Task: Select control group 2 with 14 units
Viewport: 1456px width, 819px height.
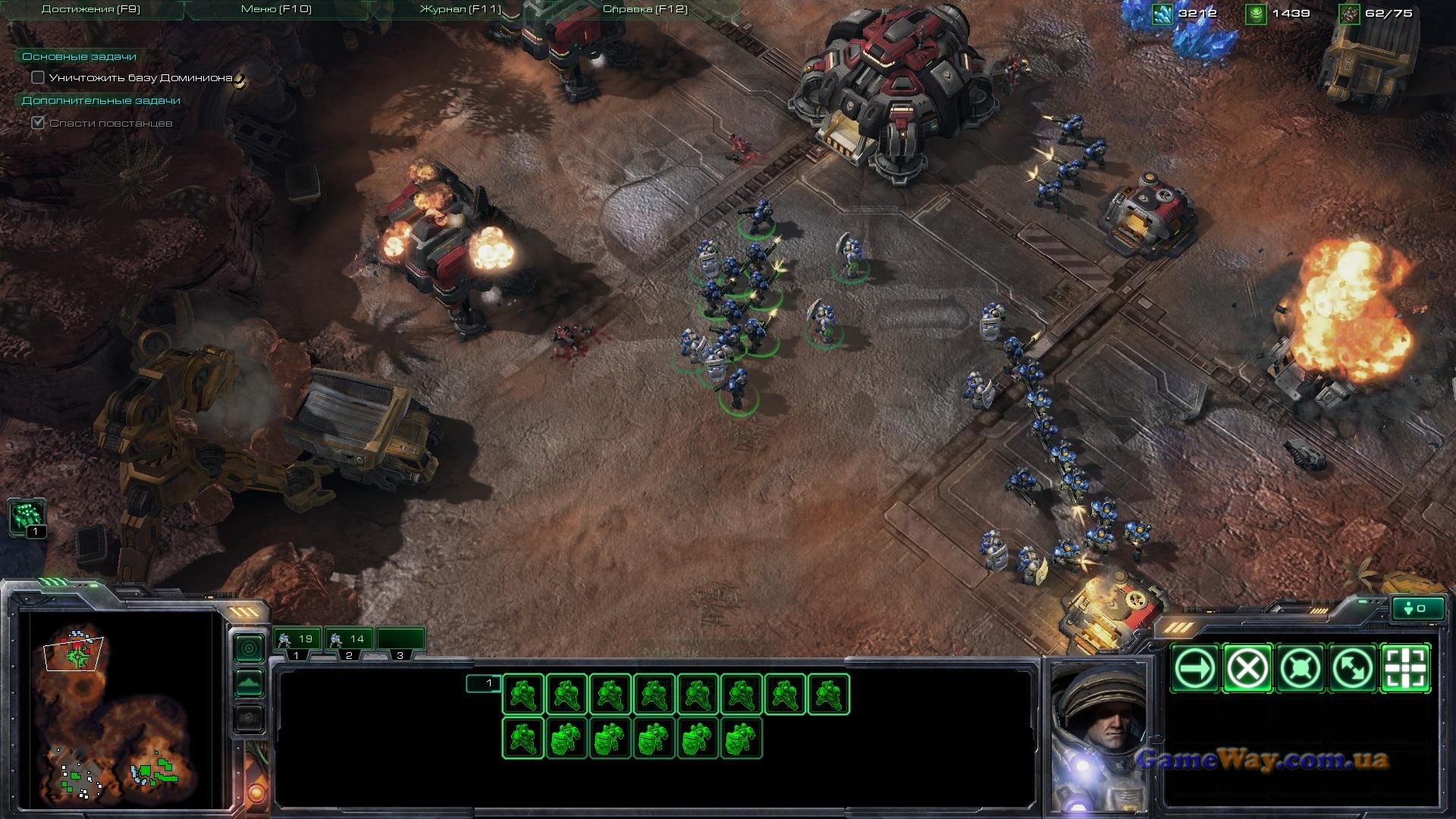Action: pyautogui.click(x=348, y=640)
